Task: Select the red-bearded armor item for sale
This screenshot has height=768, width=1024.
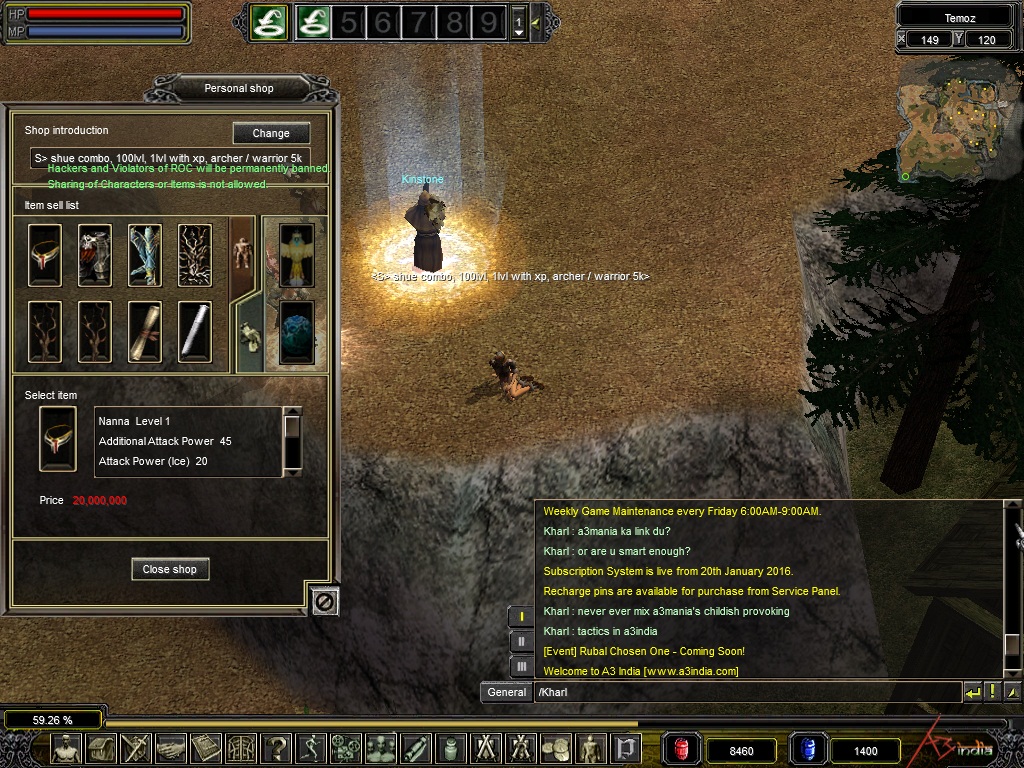Action: (x=95, y=255)
